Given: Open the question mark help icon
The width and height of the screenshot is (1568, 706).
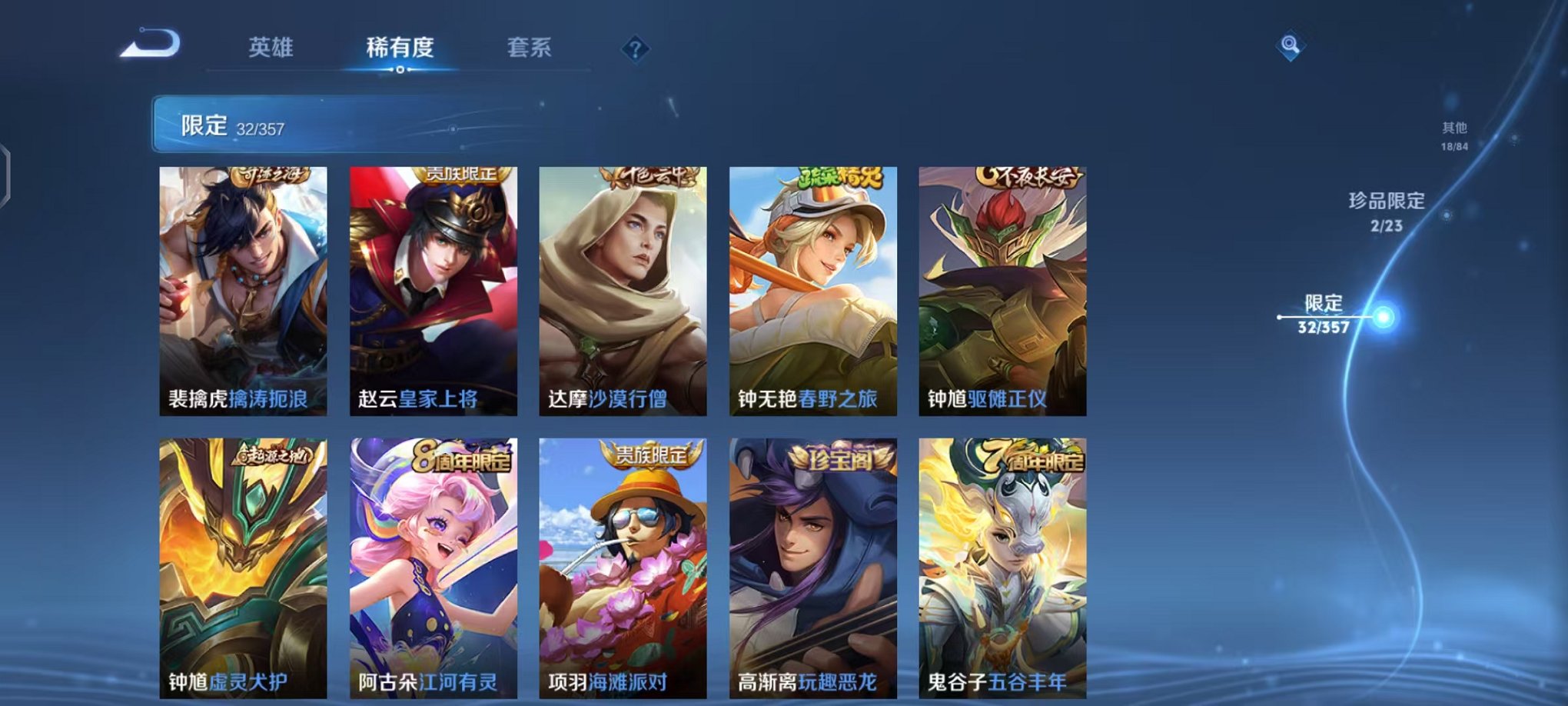Looking at the screenshot, I should point(633,49).
